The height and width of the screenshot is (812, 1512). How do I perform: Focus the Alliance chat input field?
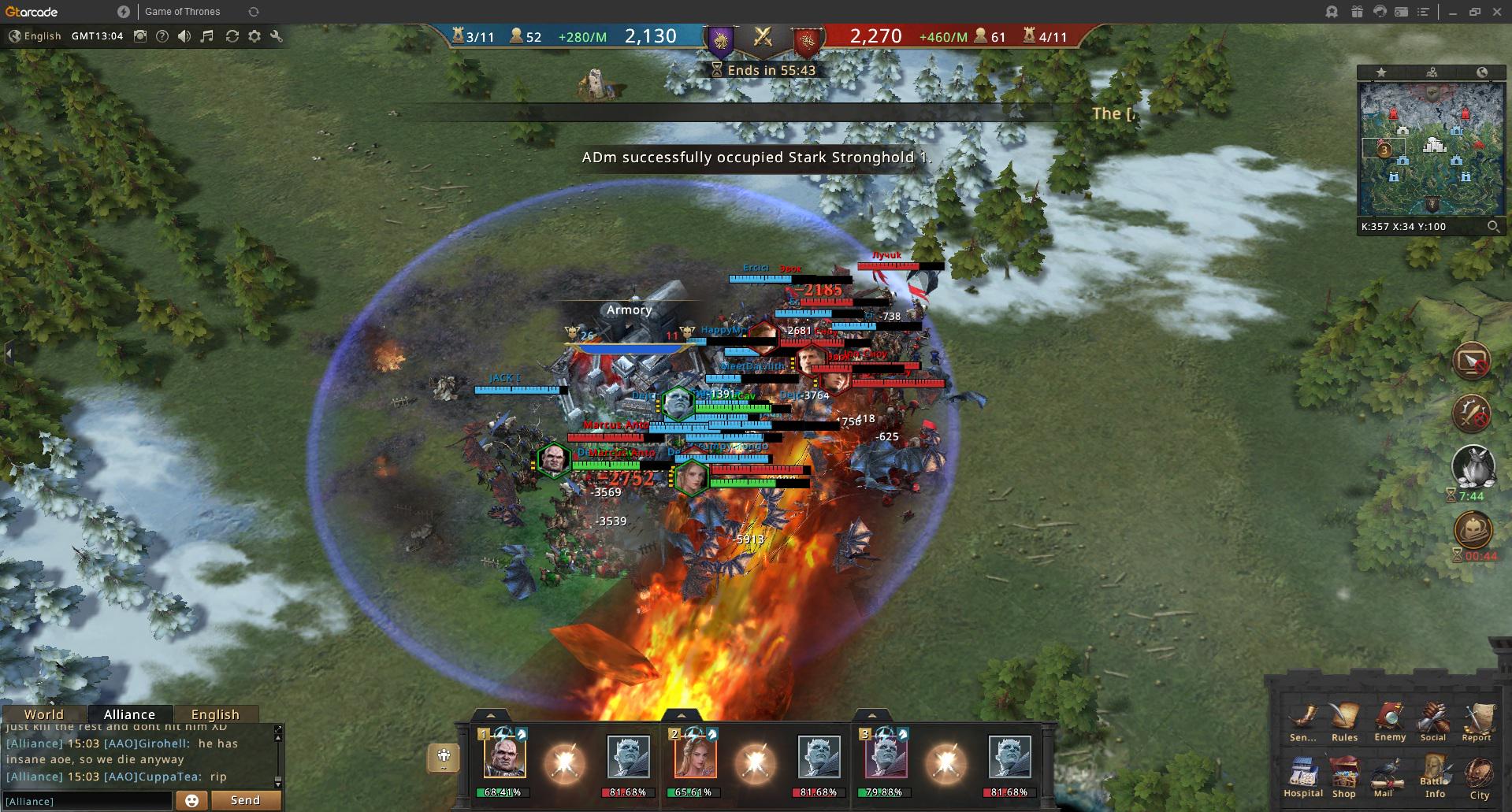click(x=87, y=801)
